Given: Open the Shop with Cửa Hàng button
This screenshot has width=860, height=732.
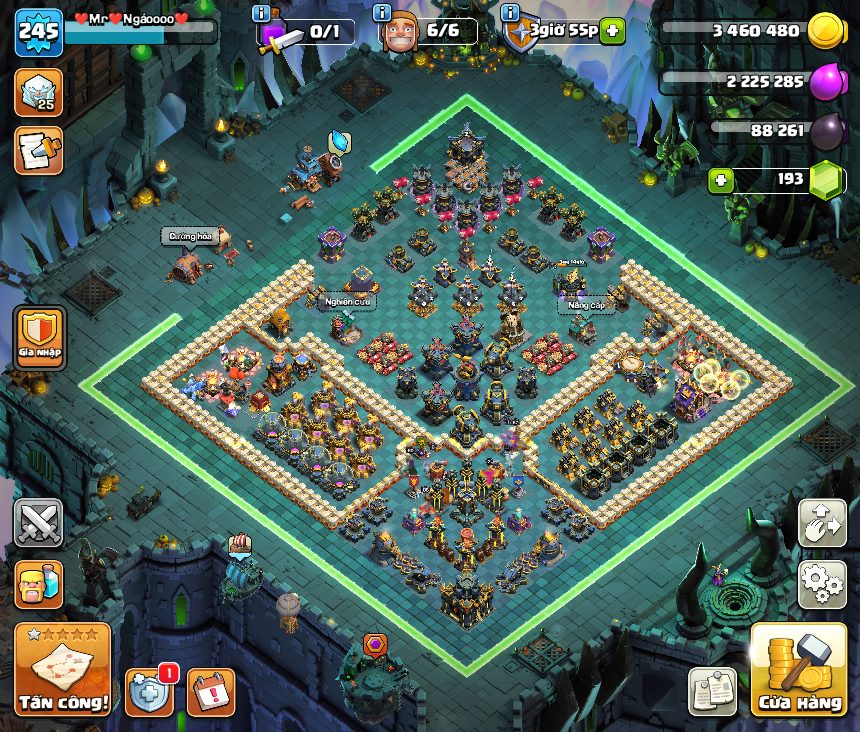Looking at the screenshot, I should point(799,670).
